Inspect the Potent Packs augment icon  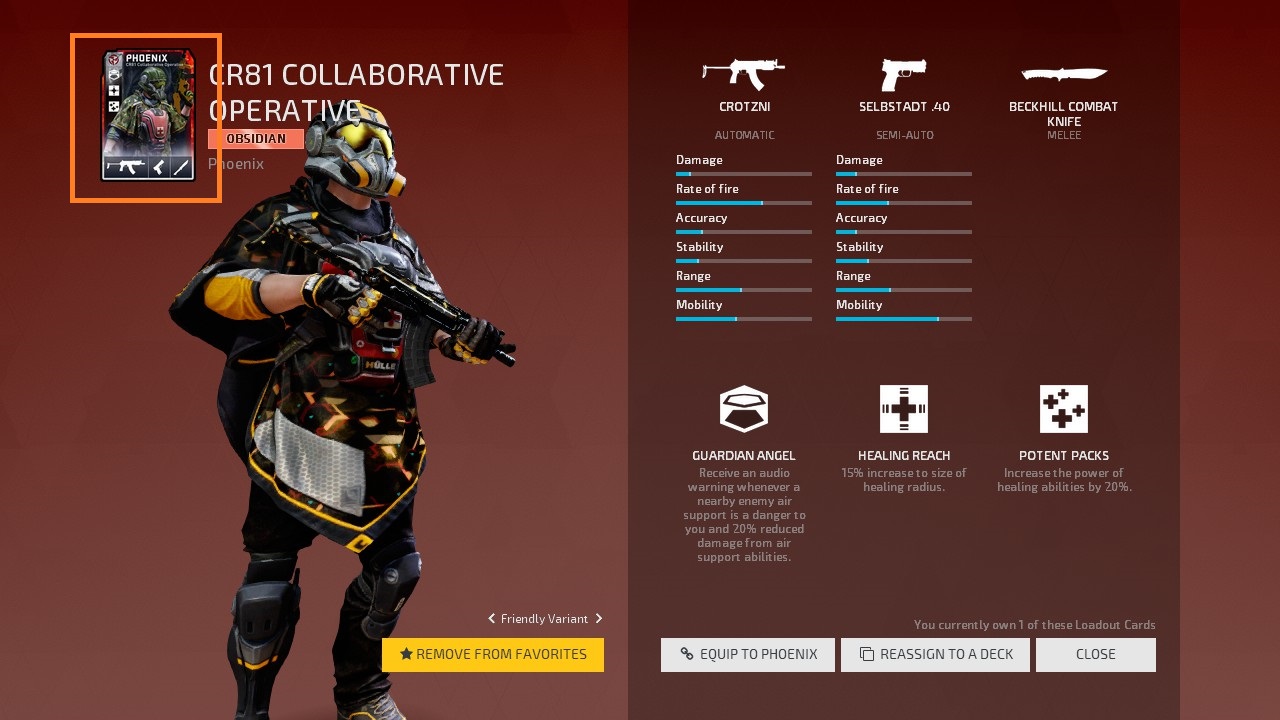(1064, 409)
